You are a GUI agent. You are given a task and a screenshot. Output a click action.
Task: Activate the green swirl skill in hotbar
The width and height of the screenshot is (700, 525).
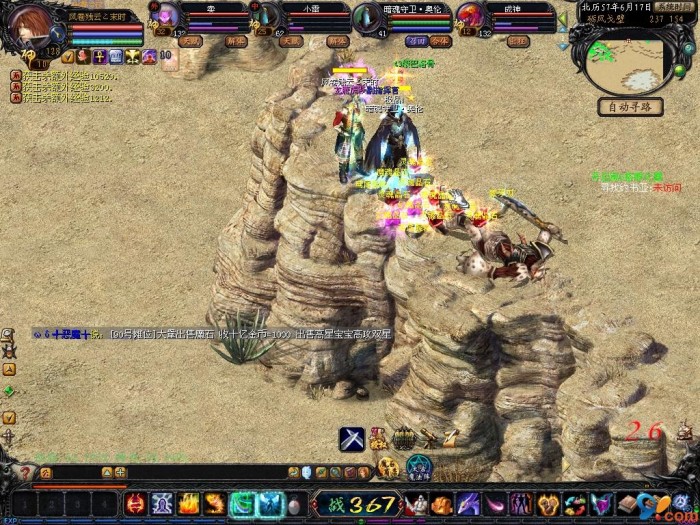coord(242,504)
